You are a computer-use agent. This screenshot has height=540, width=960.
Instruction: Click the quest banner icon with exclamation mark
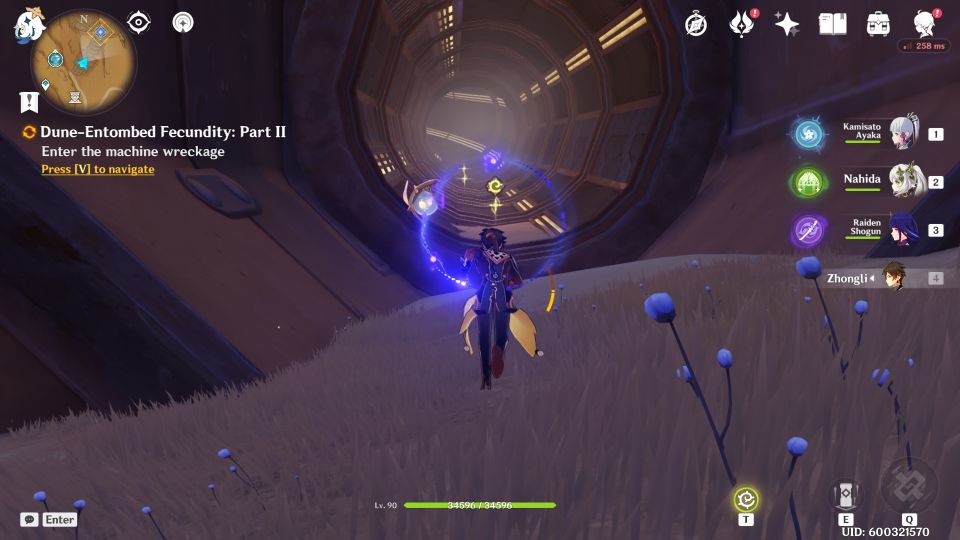(x=28, y=101)
